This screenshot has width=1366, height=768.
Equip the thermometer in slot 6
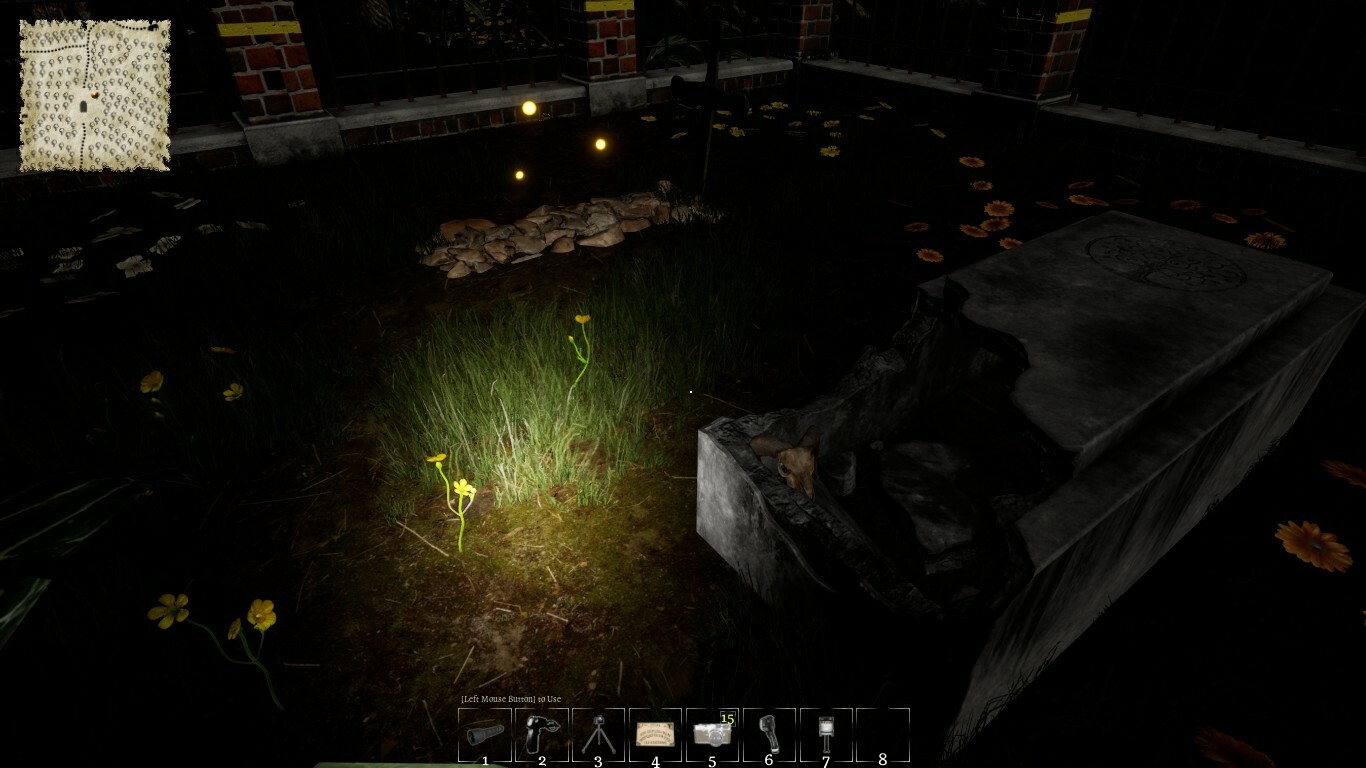pyautogui.click(x=768, y=733)
